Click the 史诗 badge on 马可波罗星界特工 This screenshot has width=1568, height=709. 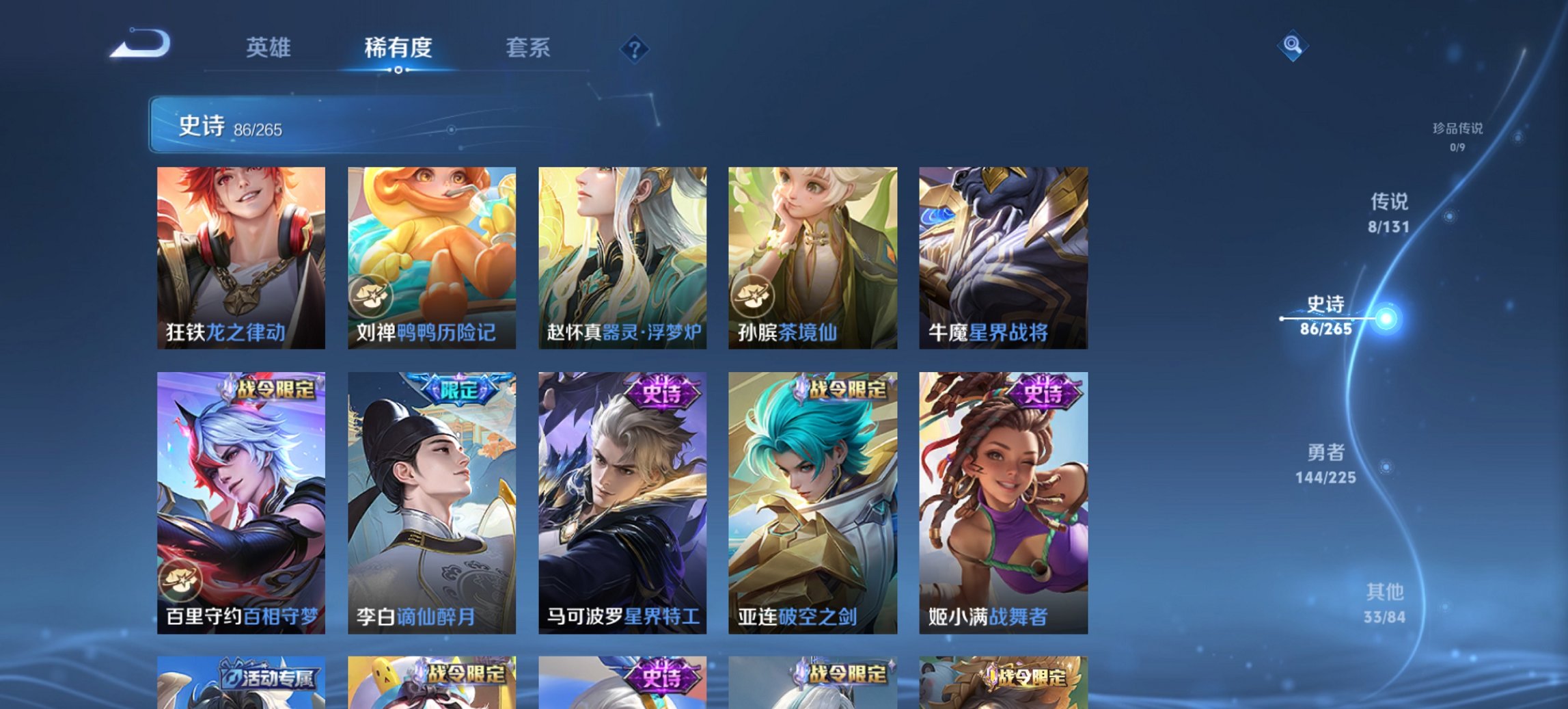click(660, 394)
